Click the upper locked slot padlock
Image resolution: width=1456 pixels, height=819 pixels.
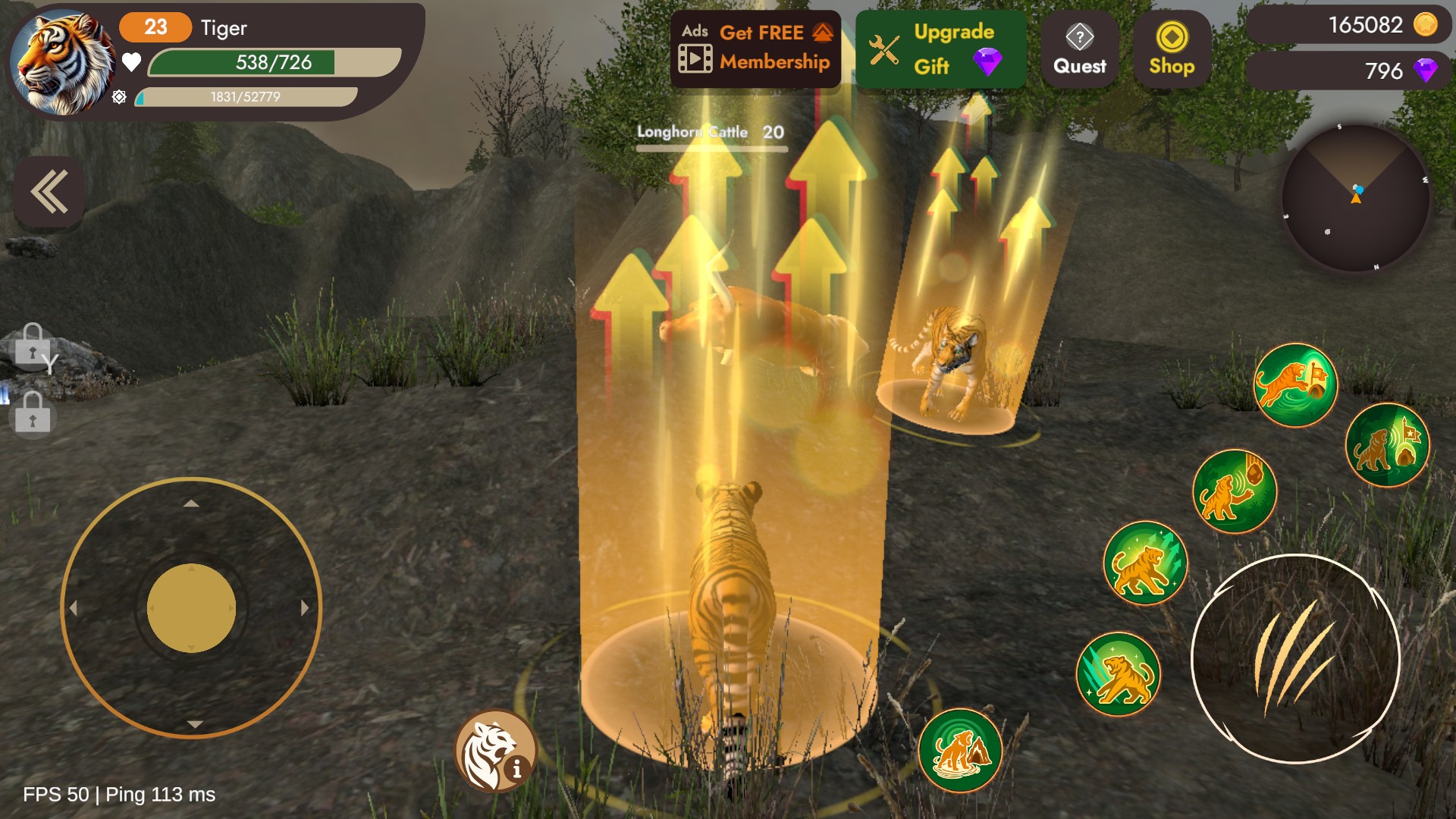click(x=33, y=346)
